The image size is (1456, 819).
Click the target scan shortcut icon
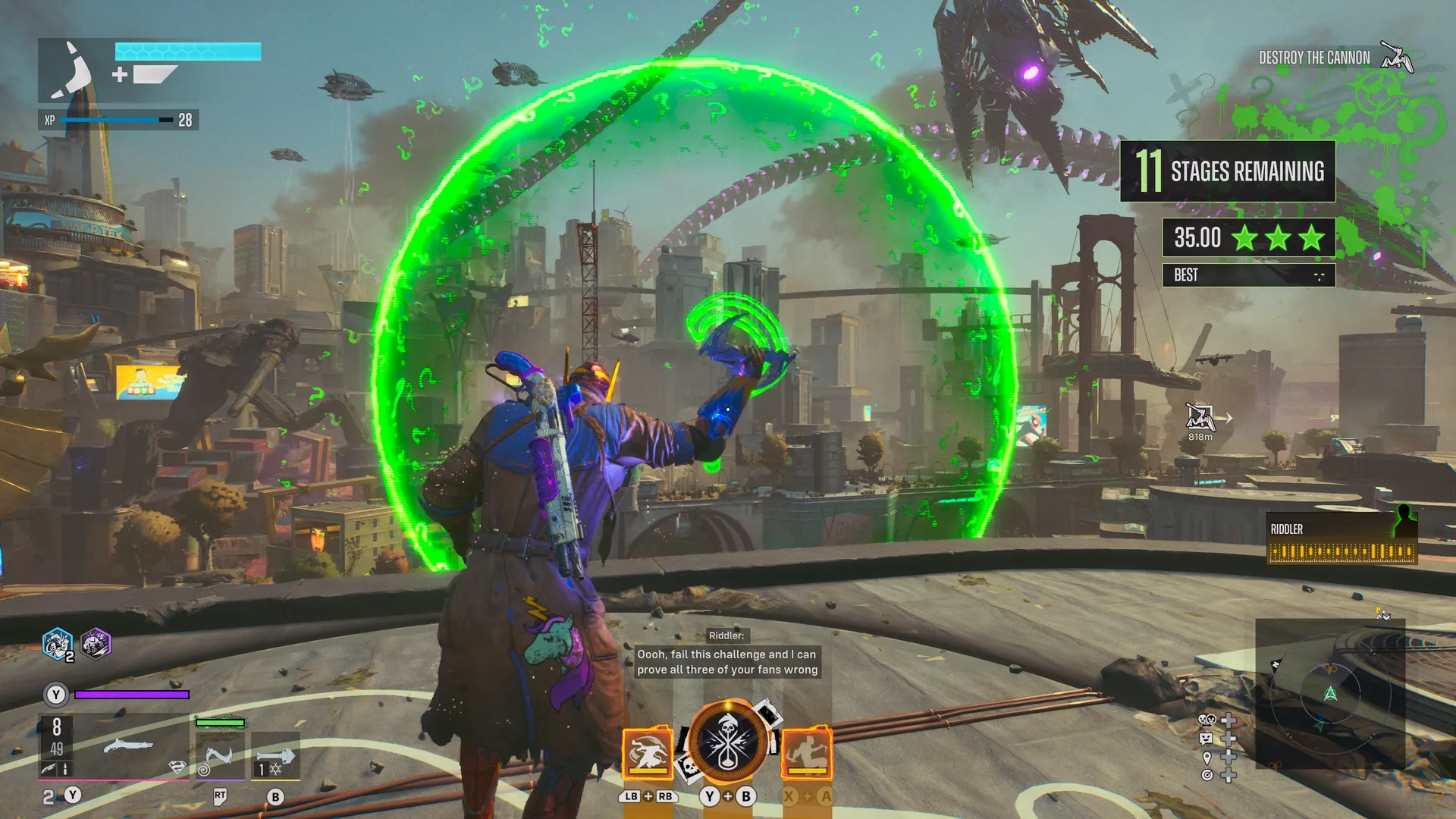[x=1207, y=775]
